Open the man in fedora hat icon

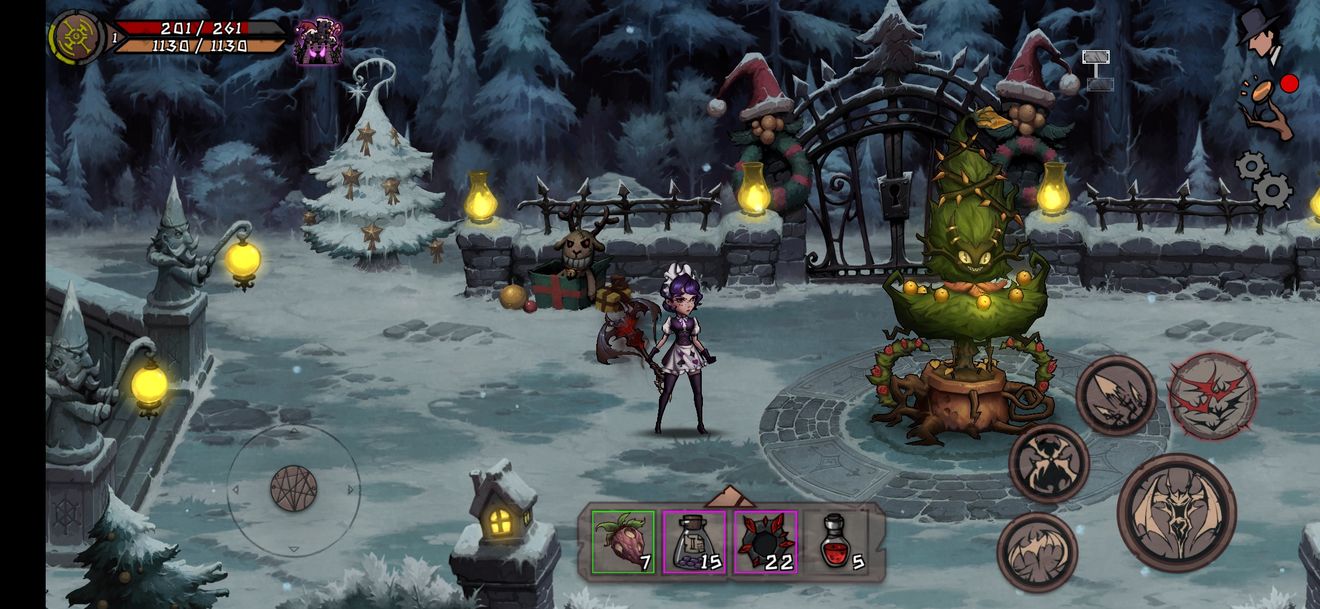[x=1262, y=33]
